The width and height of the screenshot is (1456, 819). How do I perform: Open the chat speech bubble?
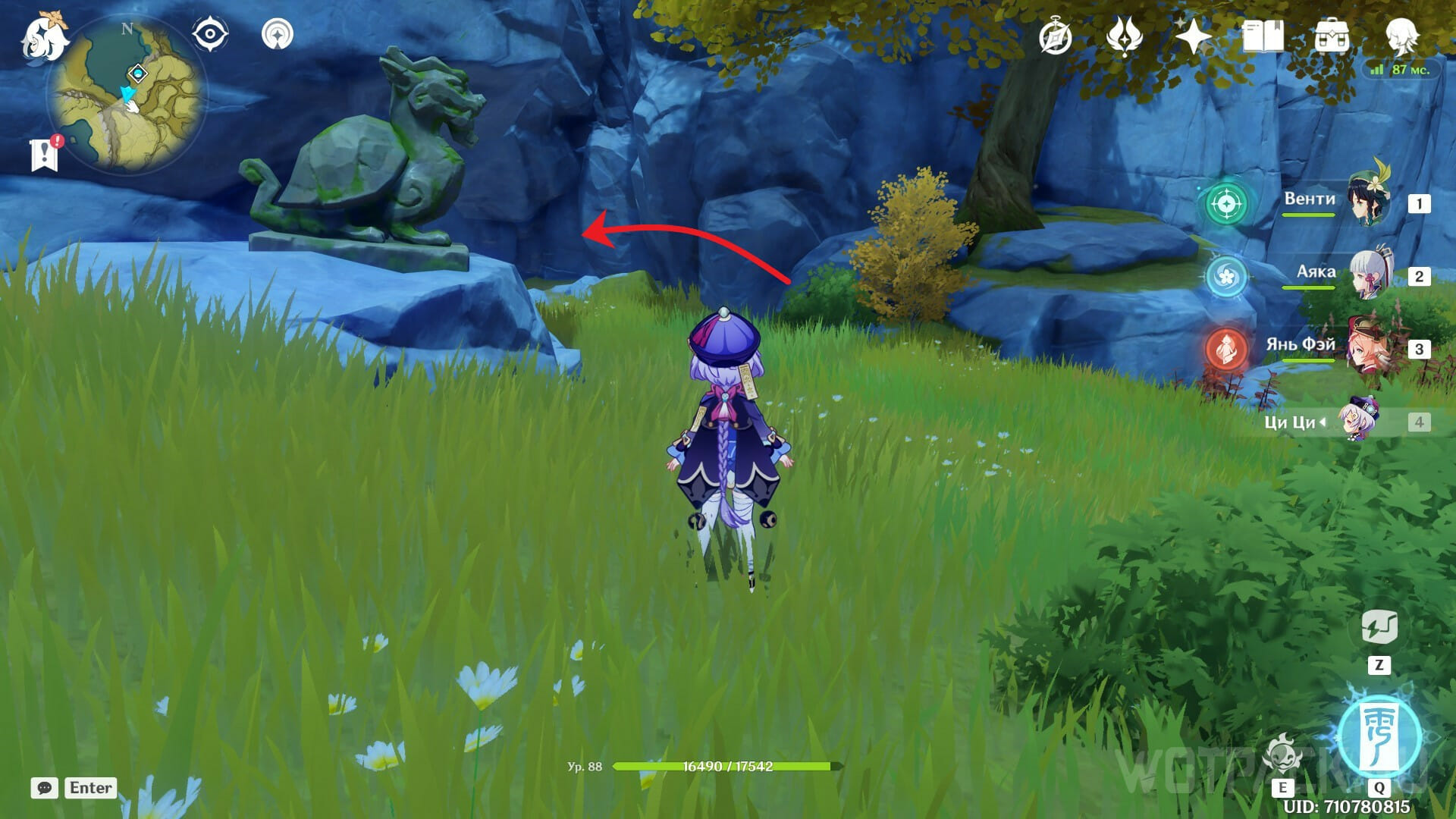(45, 788)
